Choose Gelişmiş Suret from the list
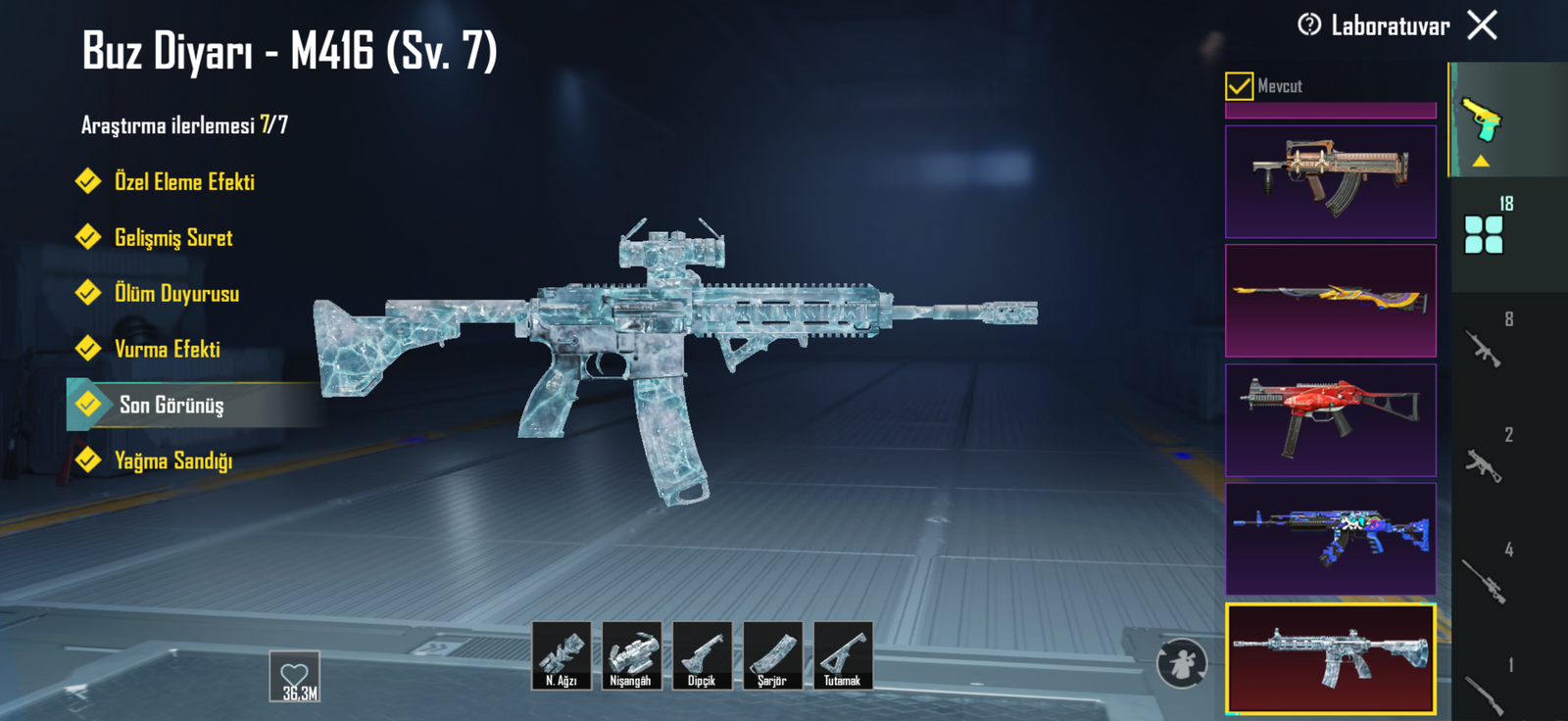Viewport: 1568px width, 721px height. click(172, 238)
